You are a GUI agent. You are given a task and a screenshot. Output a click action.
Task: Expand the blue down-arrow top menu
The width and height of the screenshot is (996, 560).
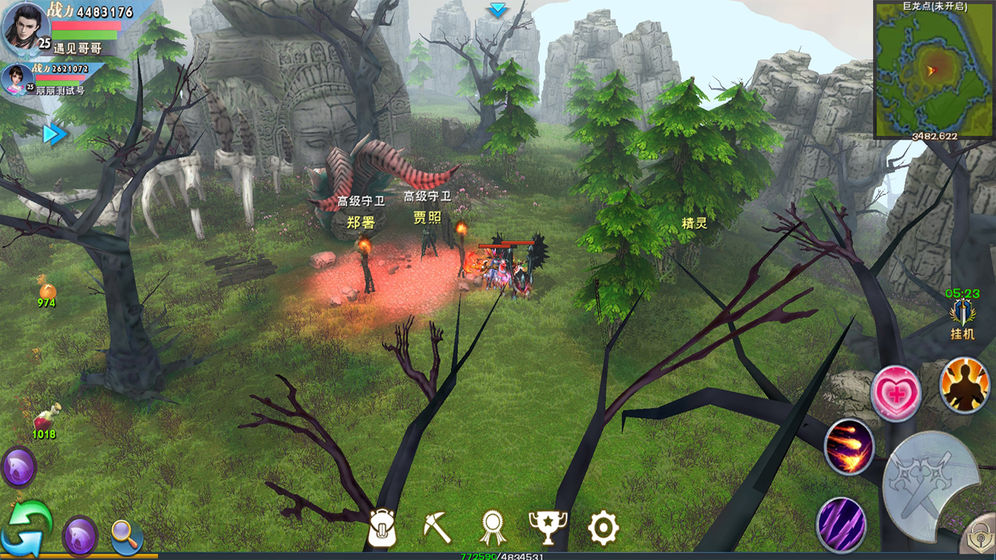[497, 10]
